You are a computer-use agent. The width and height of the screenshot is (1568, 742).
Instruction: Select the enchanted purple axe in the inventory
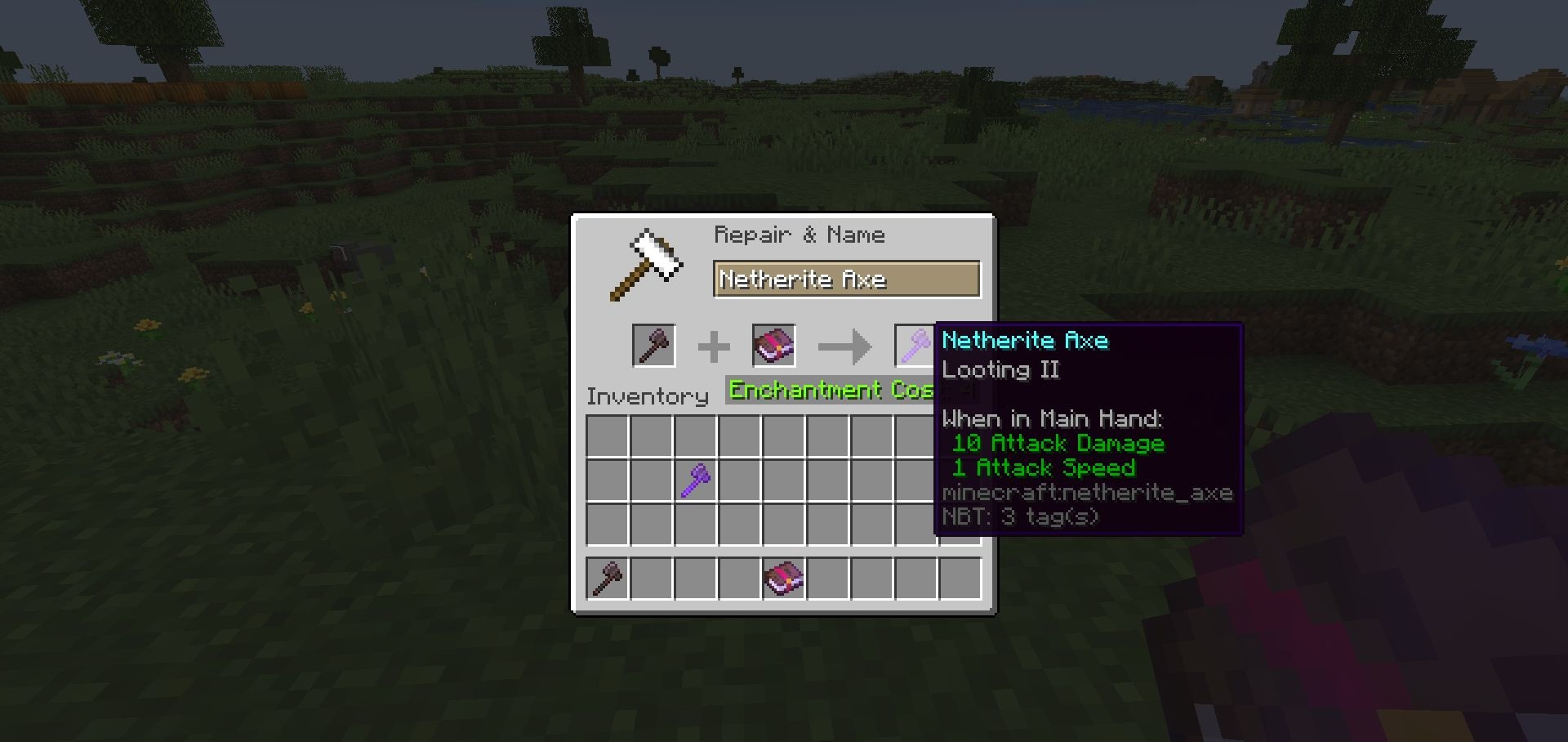coord(695,480)
